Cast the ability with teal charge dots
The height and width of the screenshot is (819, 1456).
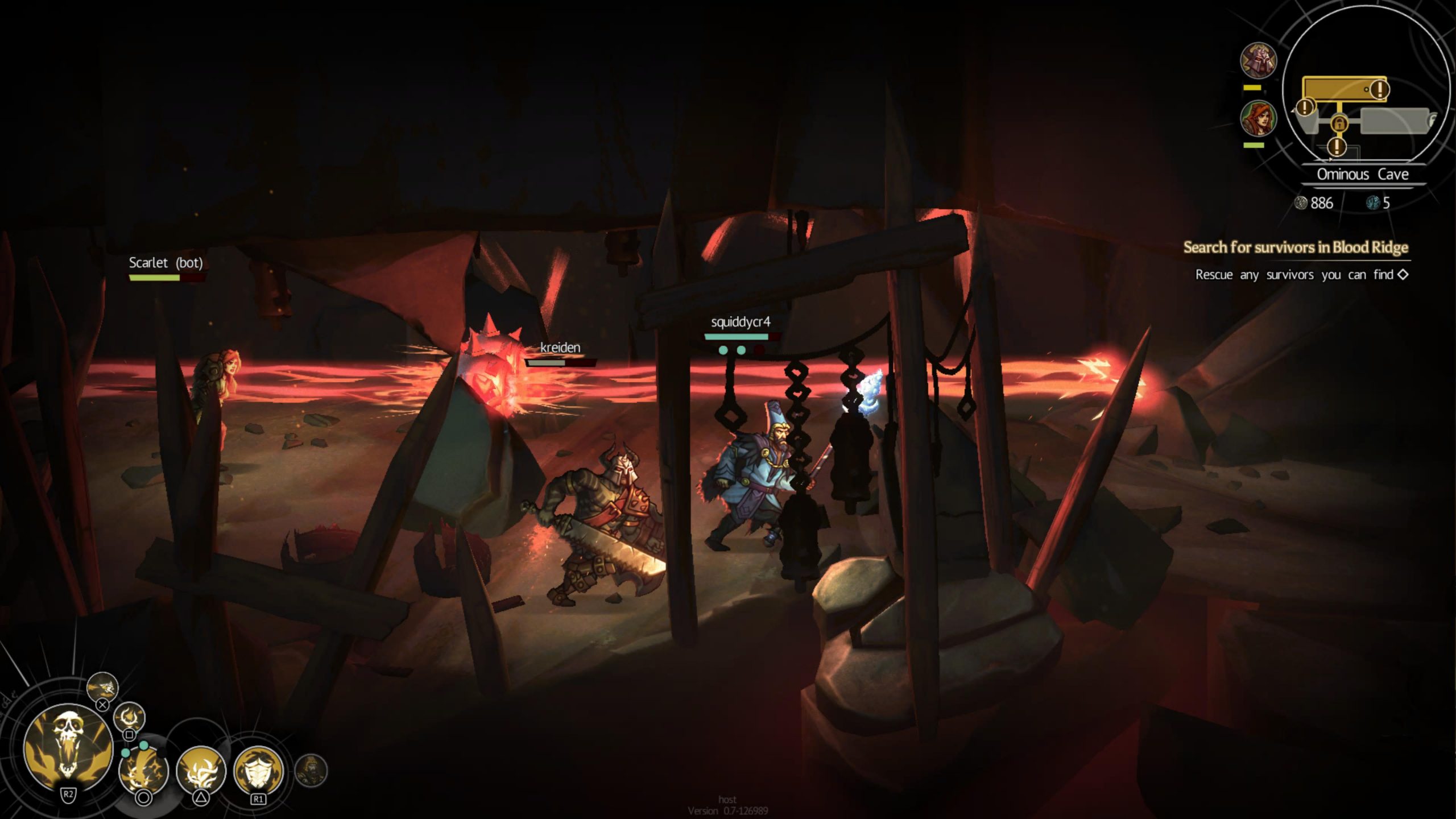[143, 770]
